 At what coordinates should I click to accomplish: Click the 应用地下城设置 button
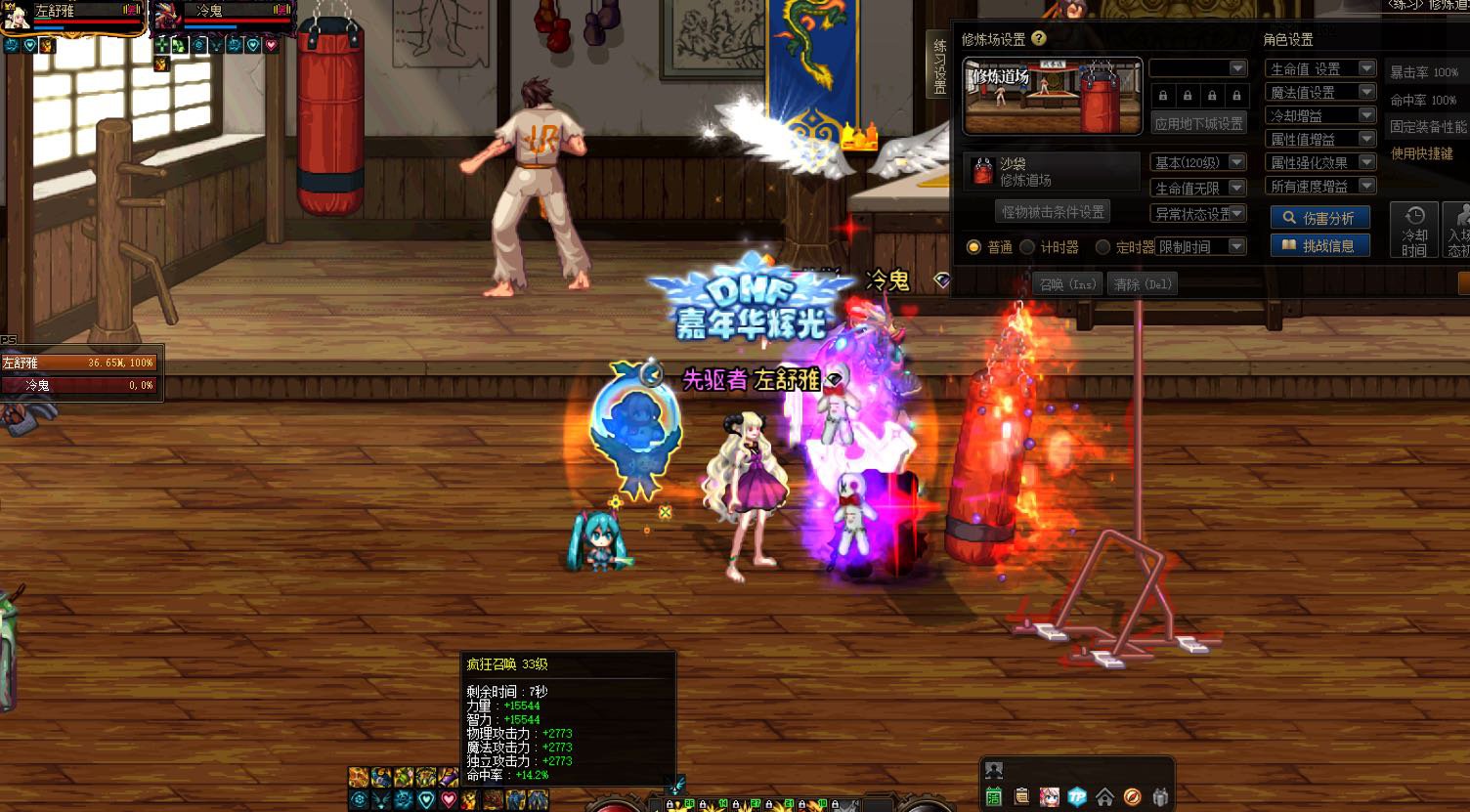1198,124
